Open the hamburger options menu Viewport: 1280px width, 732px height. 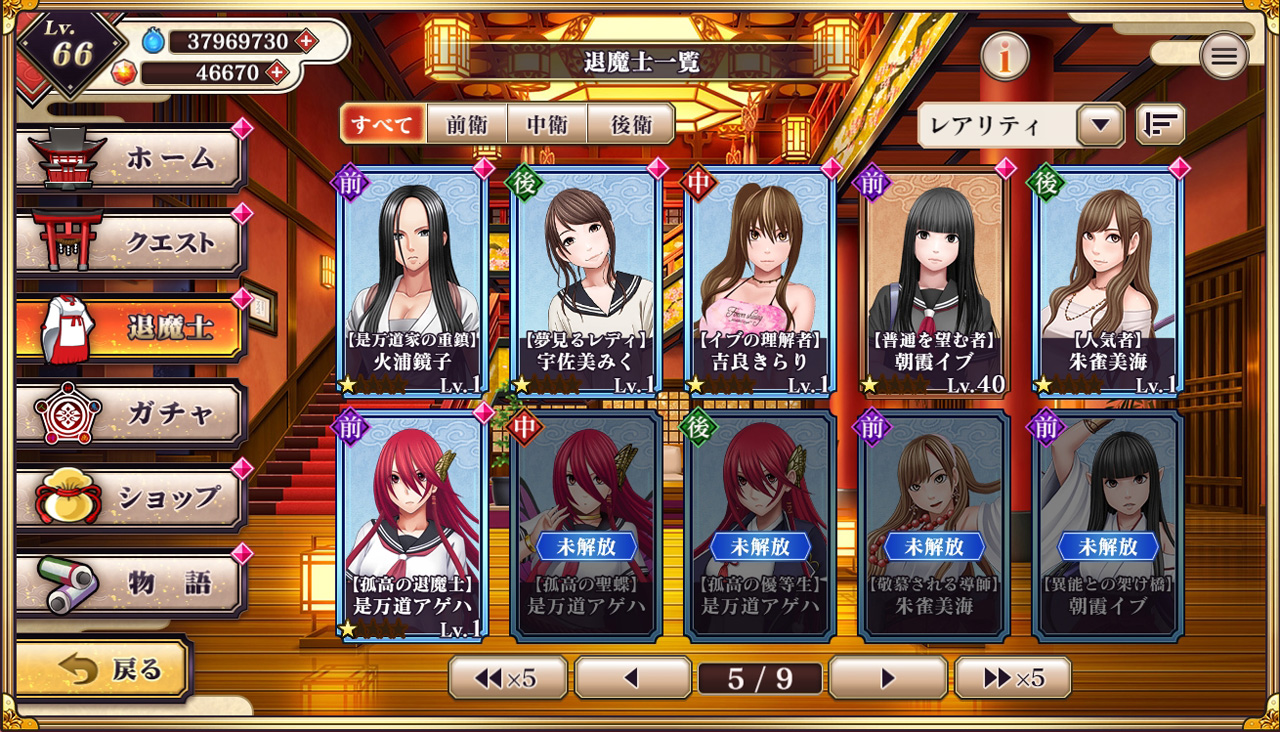point(1223,56)
